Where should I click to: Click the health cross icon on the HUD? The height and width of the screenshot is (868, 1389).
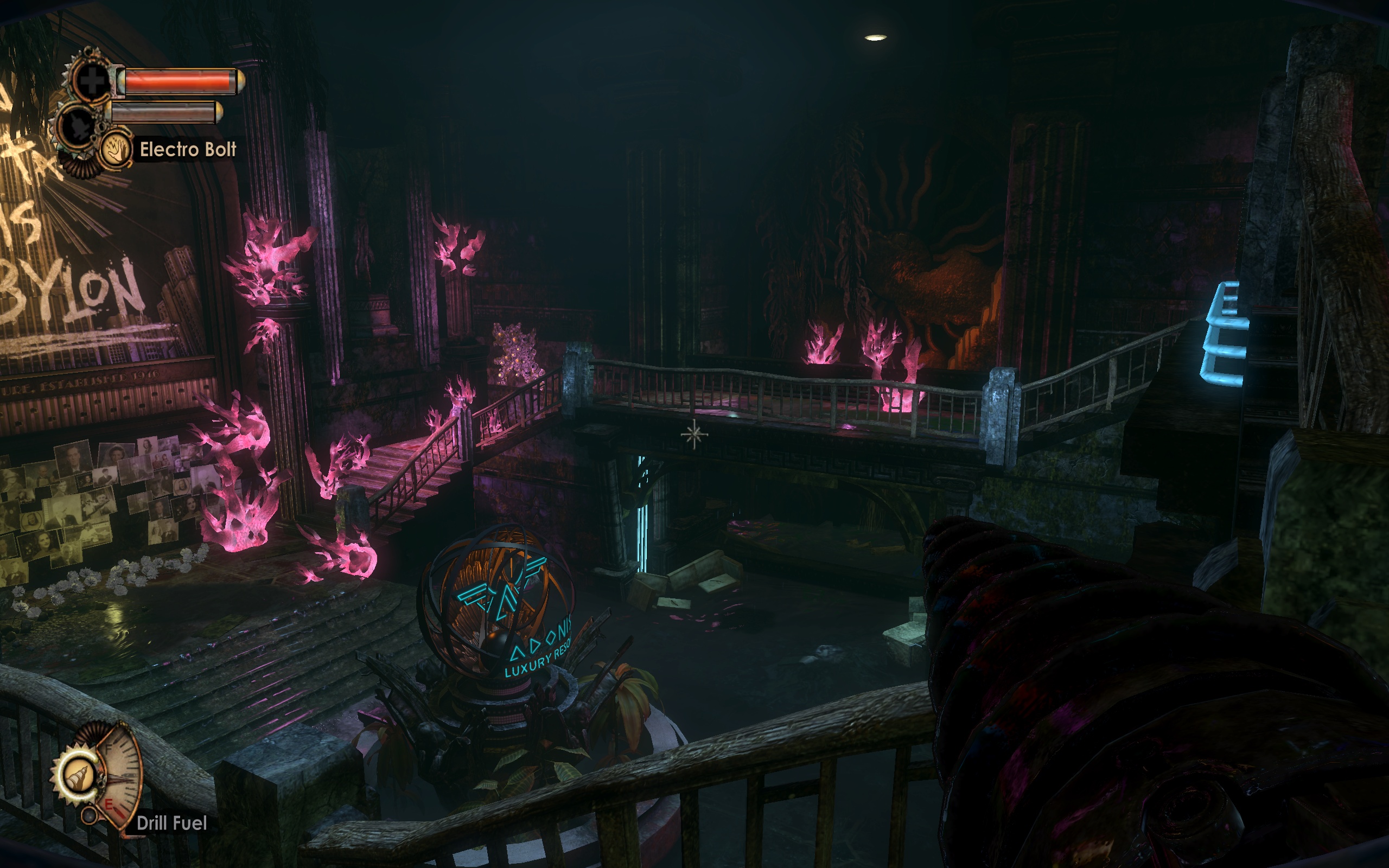(93, 80)
